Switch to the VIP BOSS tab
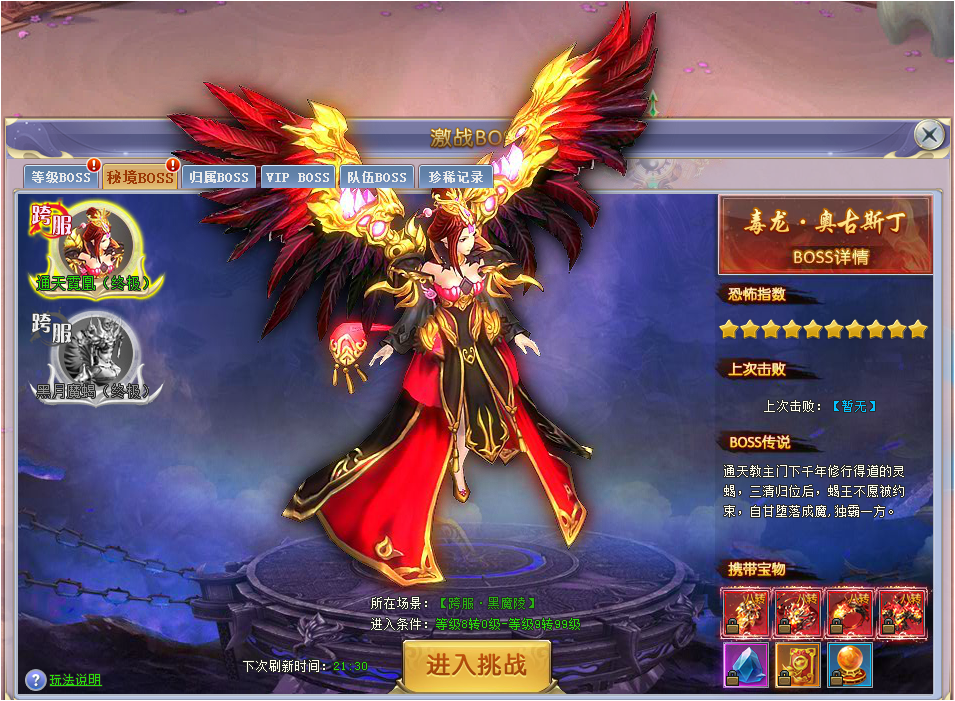 tap(297, 178)
